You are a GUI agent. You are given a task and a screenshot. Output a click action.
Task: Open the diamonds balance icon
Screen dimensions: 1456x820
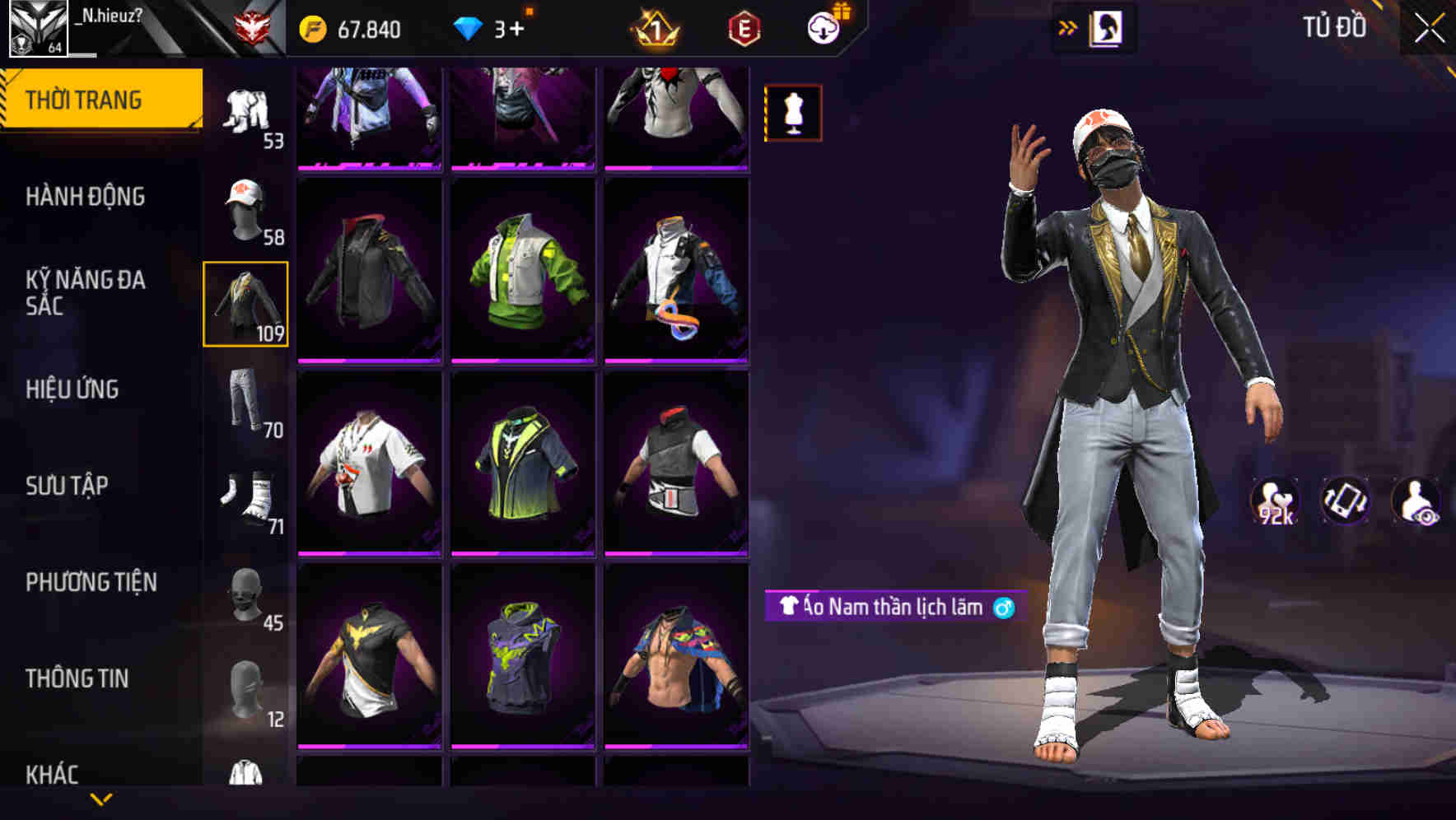[469, 30]
